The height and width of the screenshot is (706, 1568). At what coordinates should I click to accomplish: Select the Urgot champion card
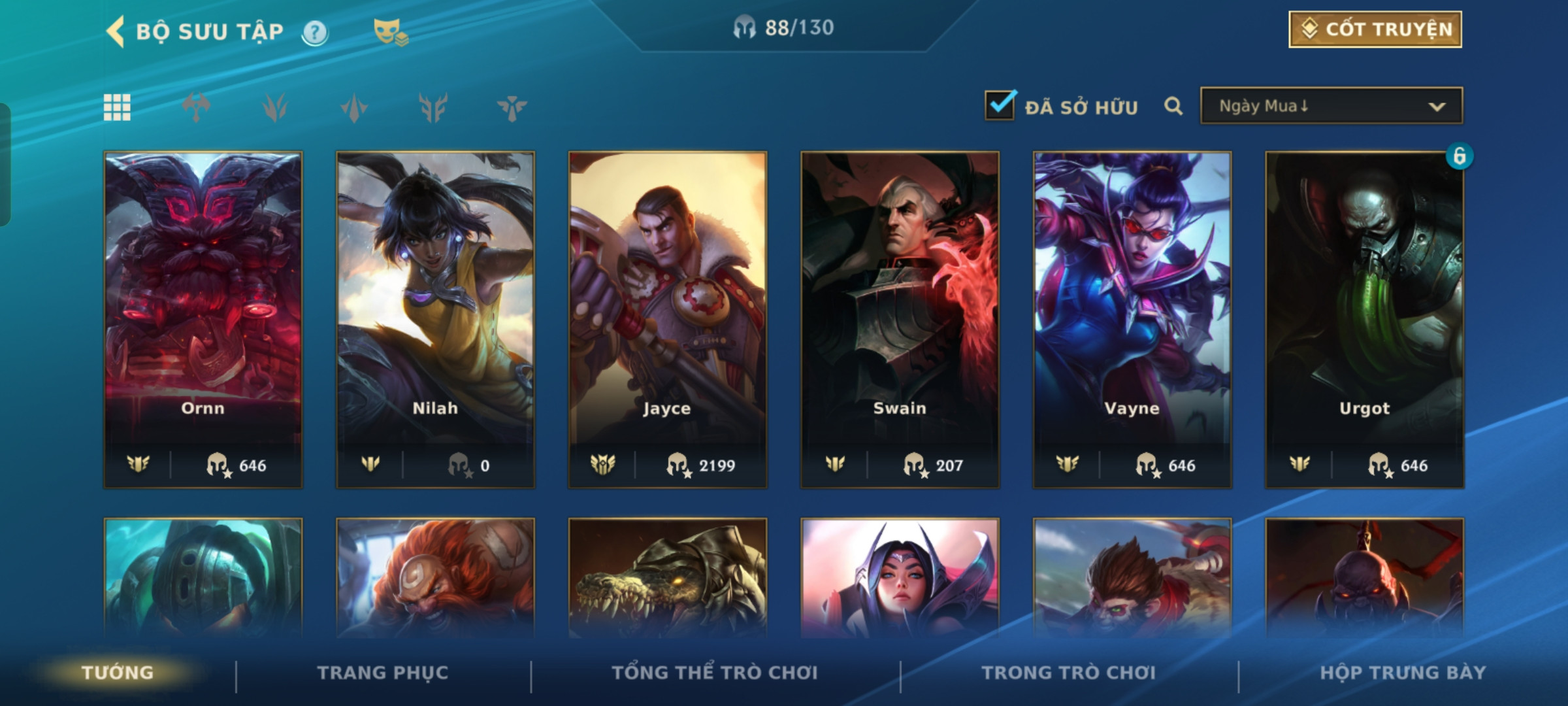click(x=1364, y=319)
